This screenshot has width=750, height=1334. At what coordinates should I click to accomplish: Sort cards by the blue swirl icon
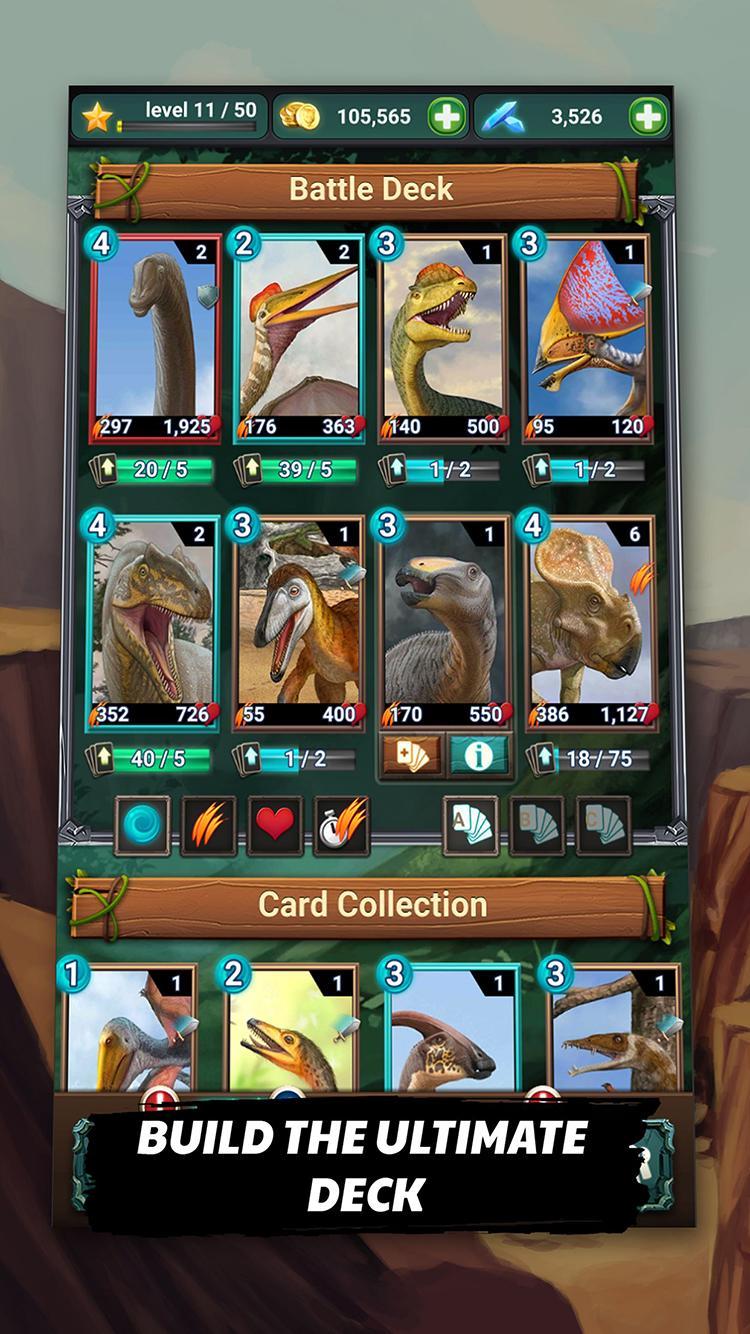pyautogui.click(x=142, y=825)
